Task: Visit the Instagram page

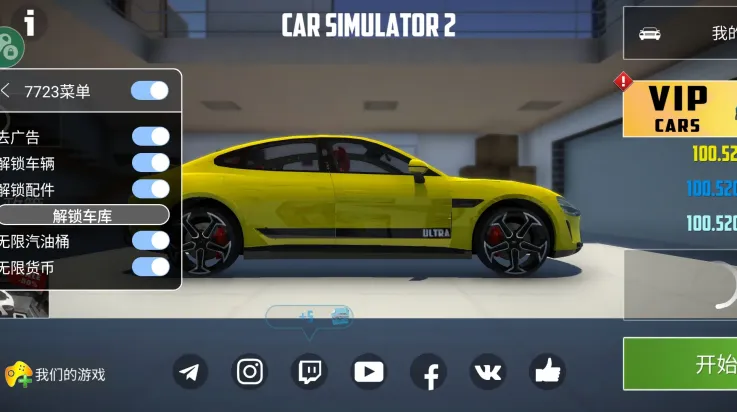Action: 250,372
